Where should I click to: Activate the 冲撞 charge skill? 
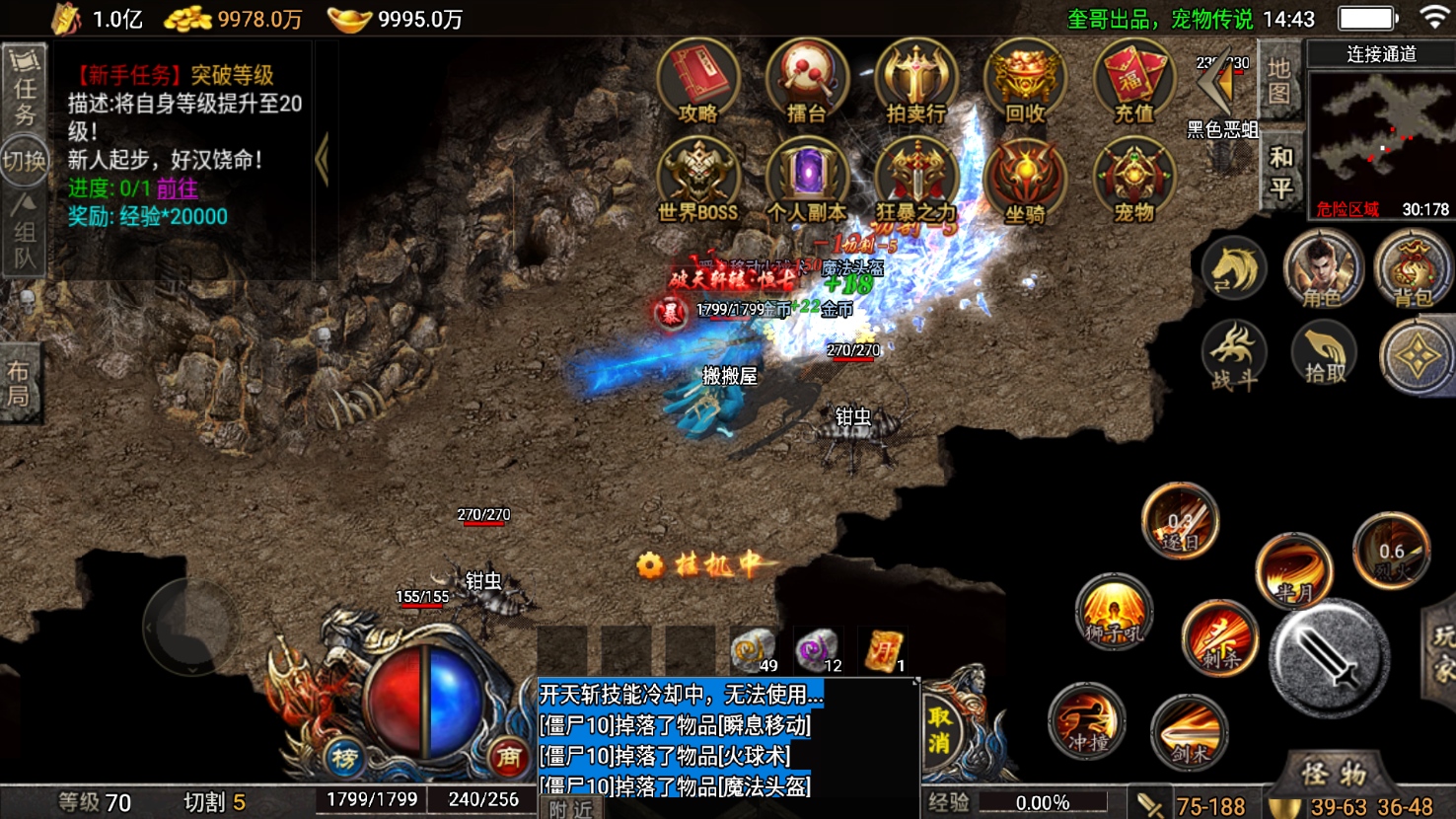click(x=1087, y=721)
